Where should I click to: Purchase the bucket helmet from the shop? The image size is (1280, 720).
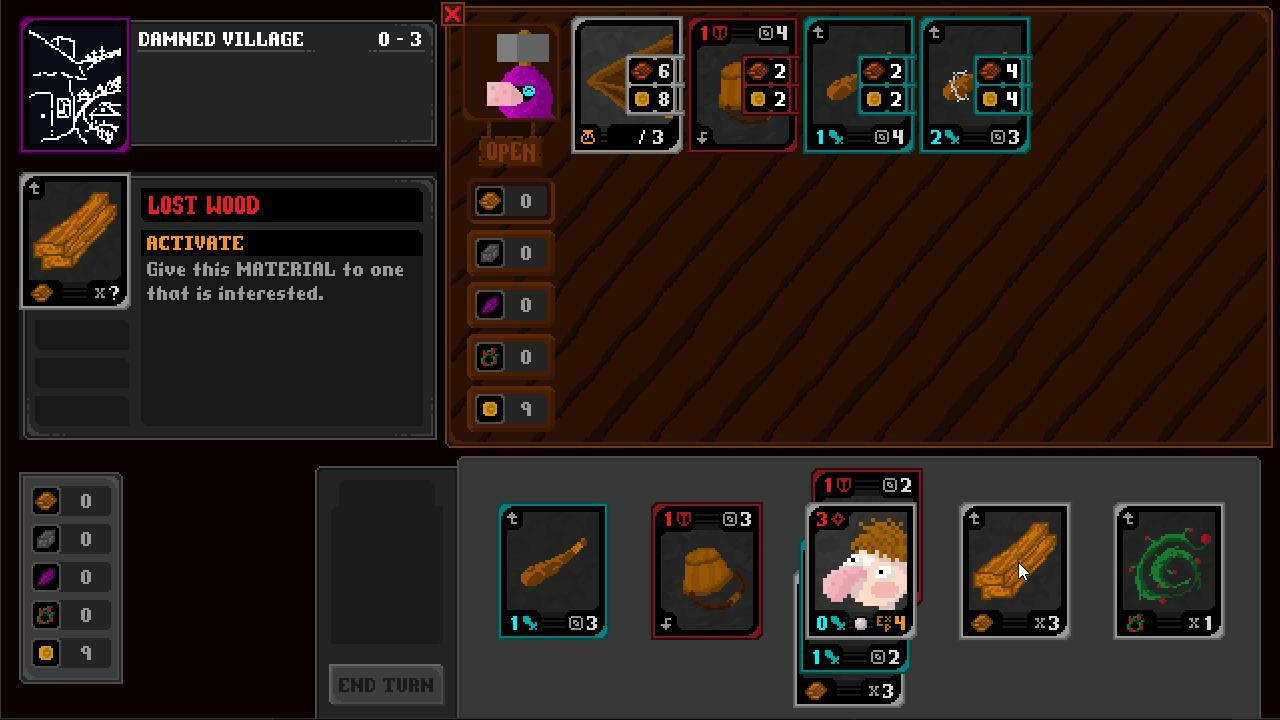click(x=743, y=85)
